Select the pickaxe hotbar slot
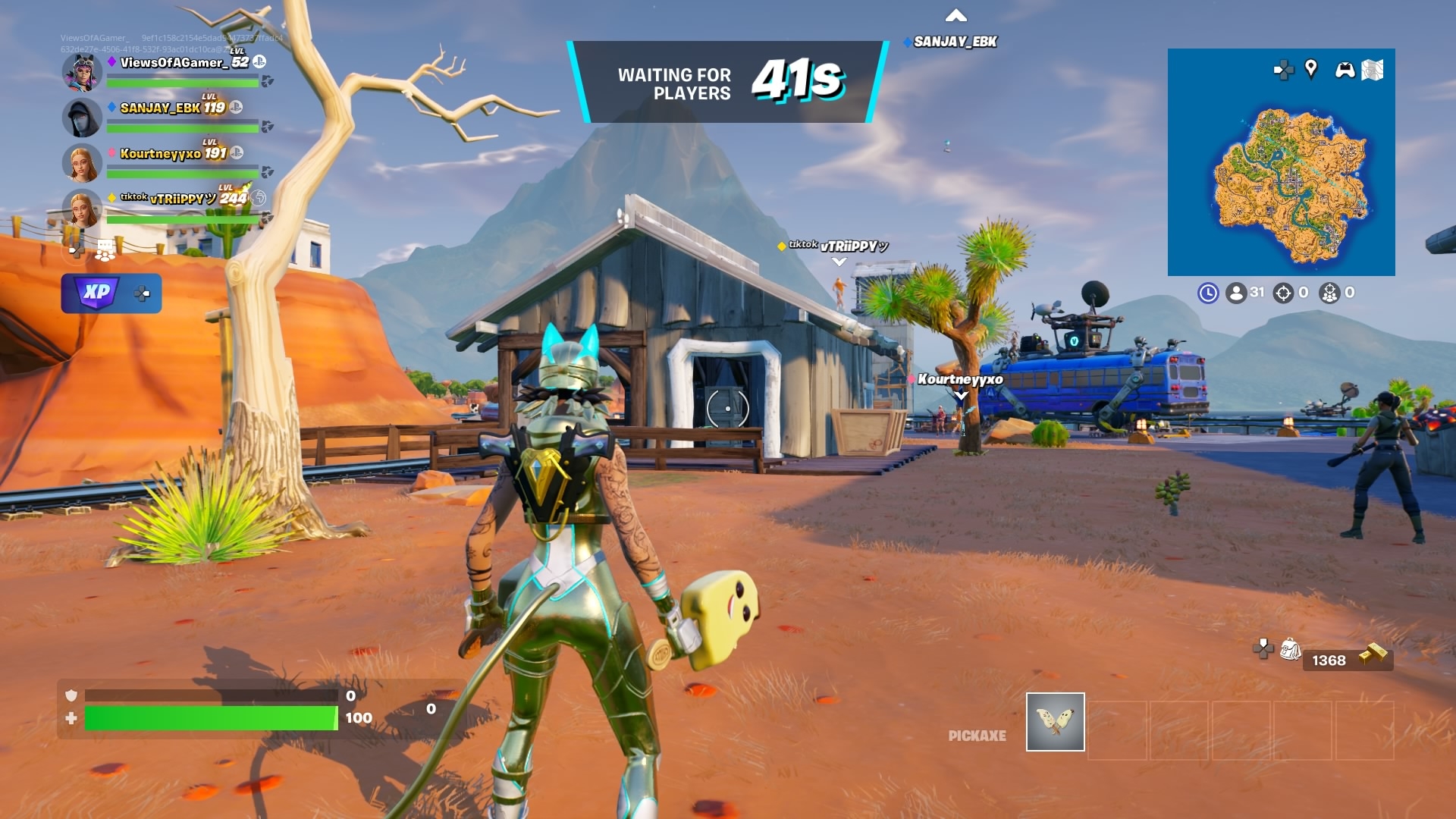The width and height of the screenshot is (1456, 819). tap(1055, 721)
